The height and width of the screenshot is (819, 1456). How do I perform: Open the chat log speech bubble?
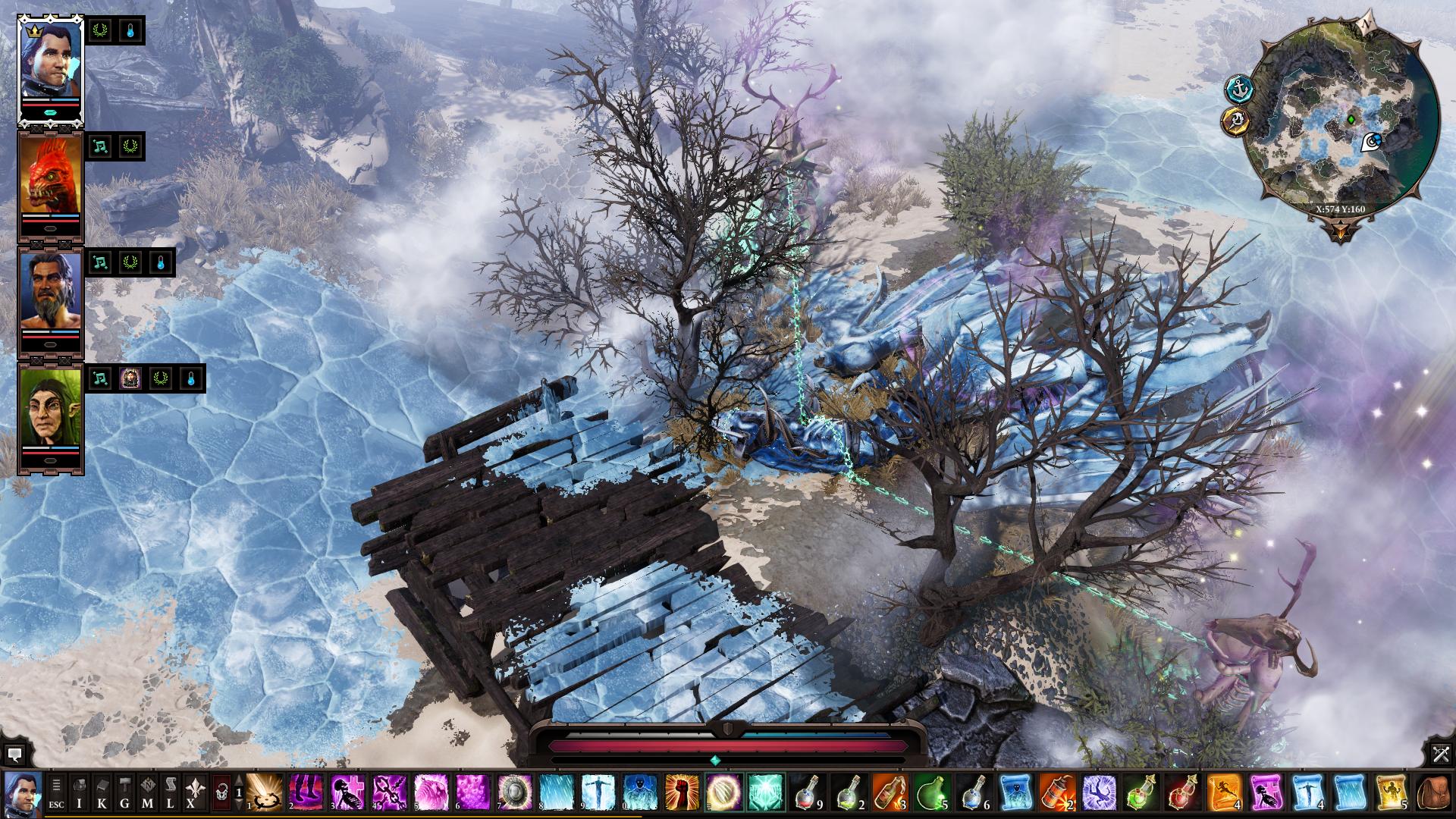(x=14, y=754)
